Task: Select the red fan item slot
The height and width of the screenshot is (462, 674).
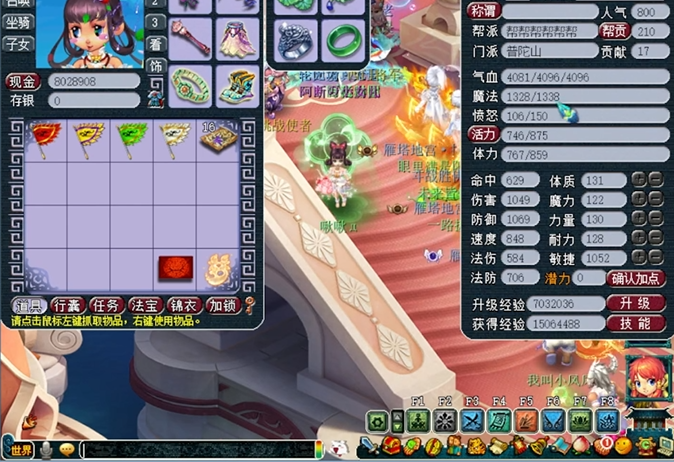Action: (45, 136)
